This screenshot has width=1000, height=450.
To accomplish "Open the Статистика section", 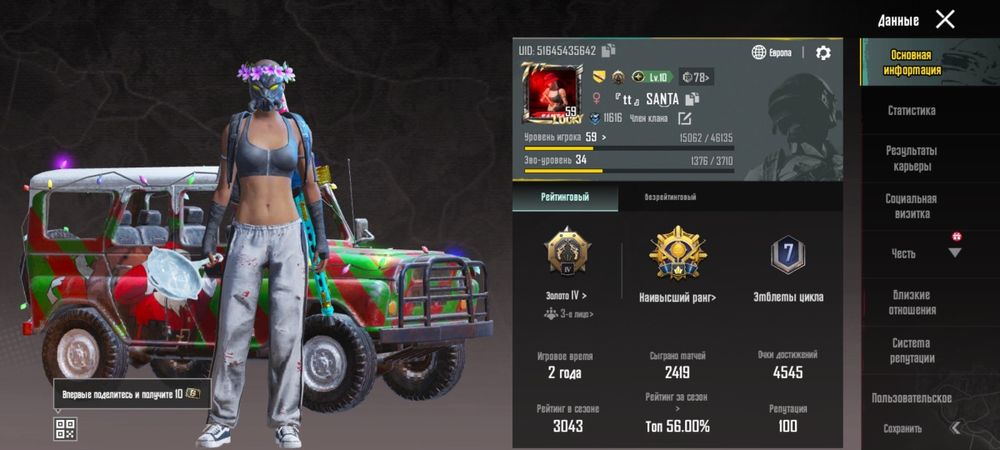I will (911, 111).
